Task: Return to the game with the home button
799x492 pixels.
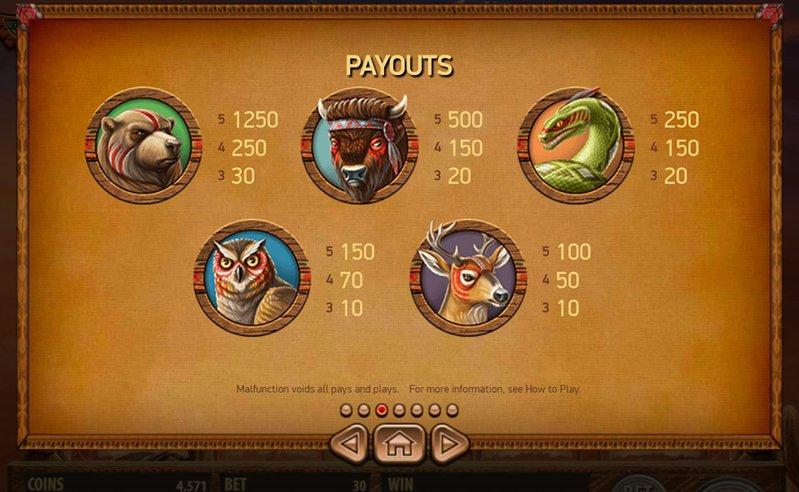Action: coord(399,443)
